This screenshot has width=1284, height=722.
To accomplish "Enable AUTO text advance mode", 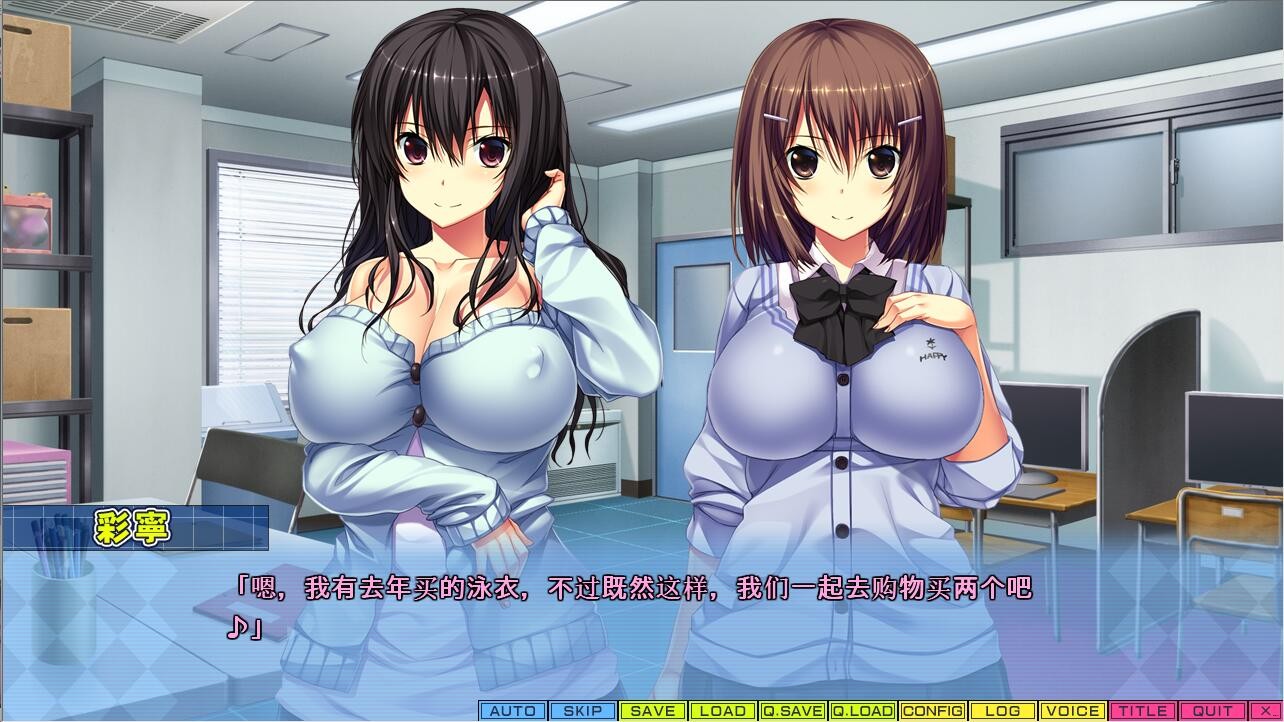I will (x=513, y=711).
